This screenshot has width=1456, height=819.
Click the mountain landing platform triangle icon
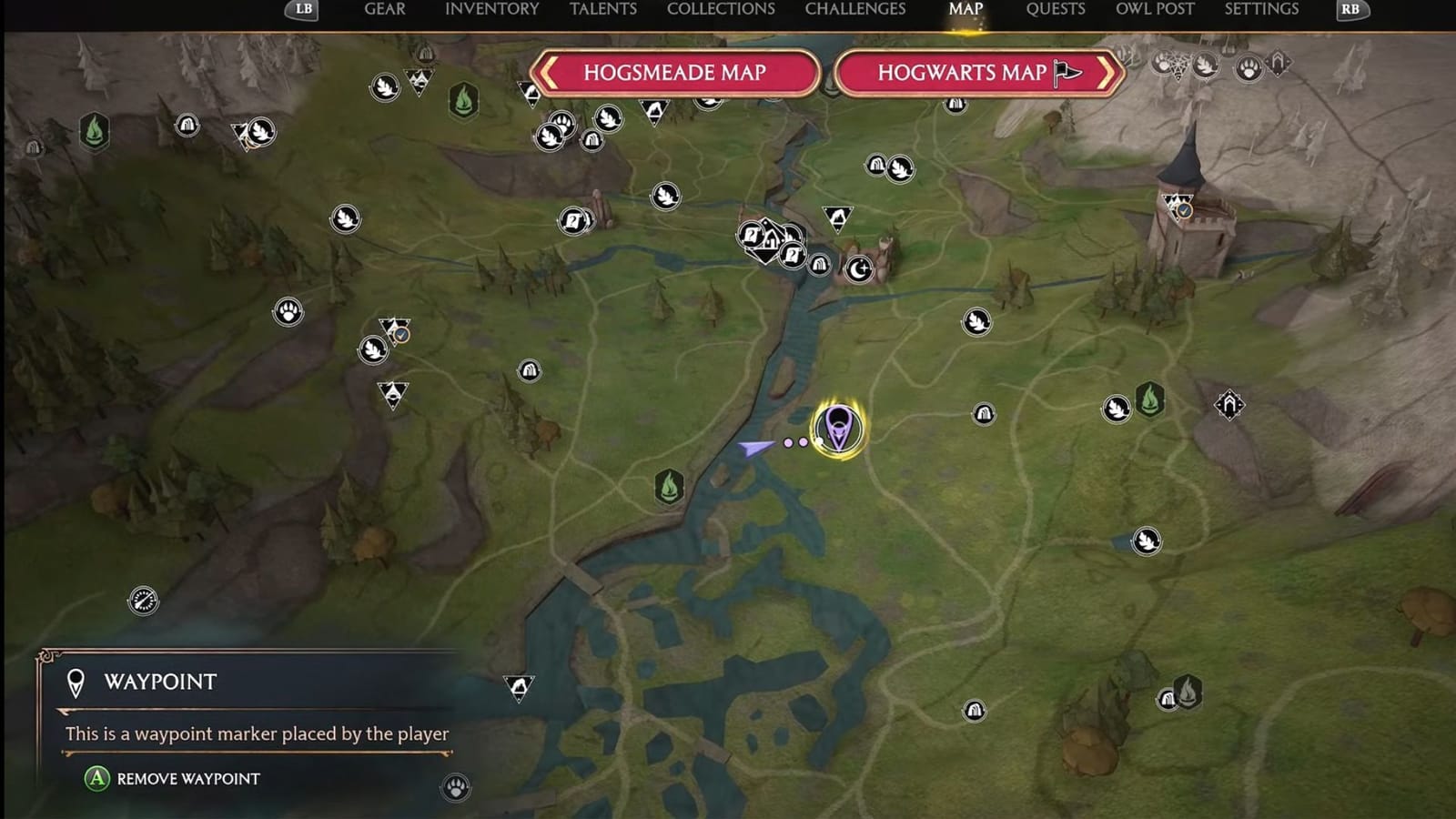tap(837, 218)
